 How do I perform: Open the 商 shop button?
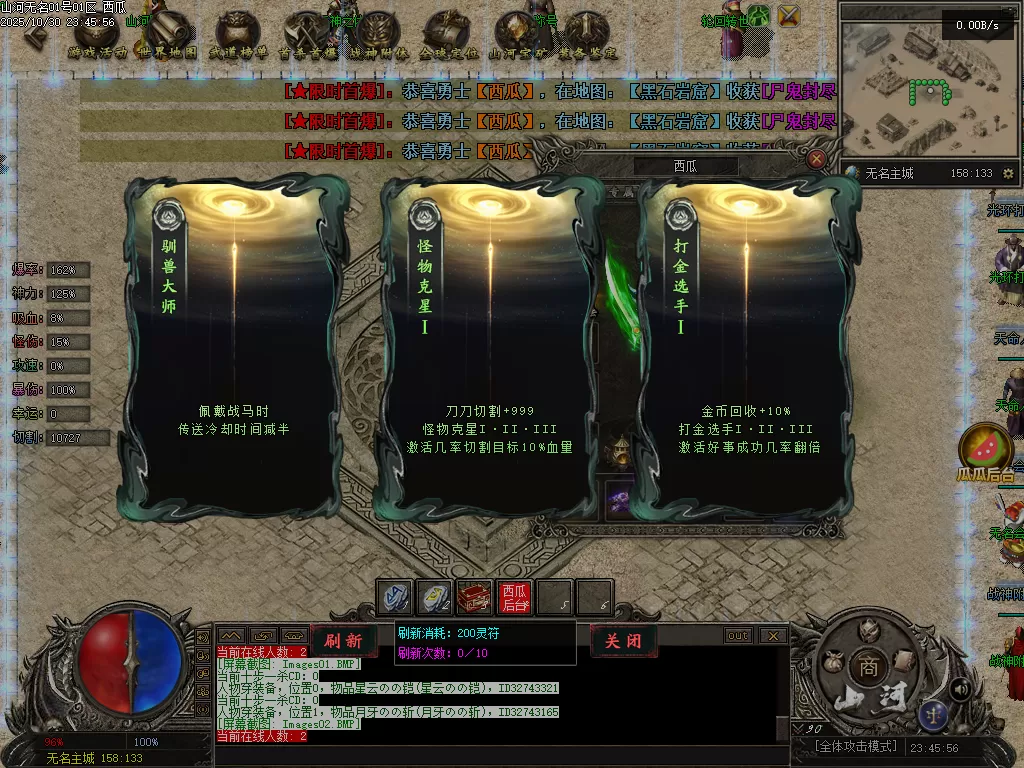pos(866,667)
